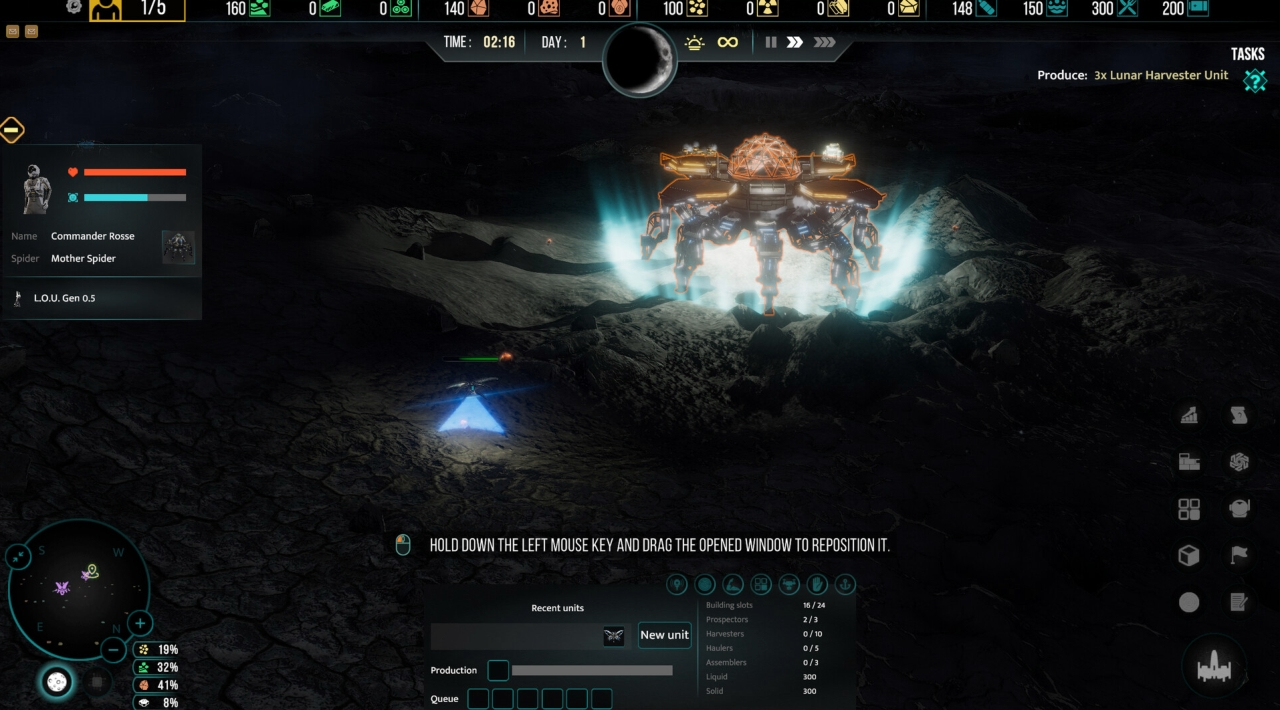Open the statistics bar chart menu
The width and height of the screenshot is (1280, 710).
tap(1189, 415)
